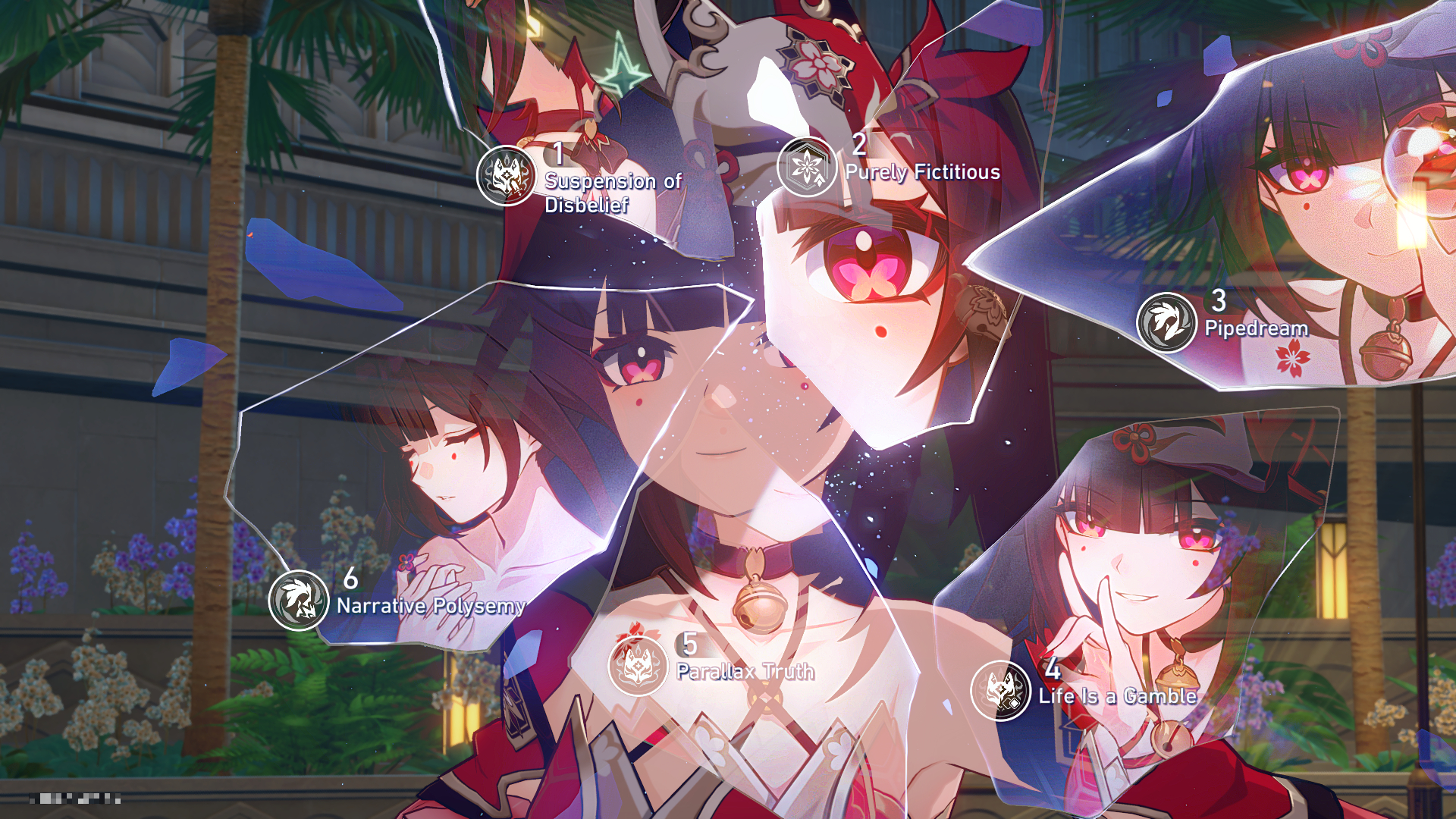1456x819 pixels.
Task: Choose the Pipedream eidolon node
Action: [1166, 322]
